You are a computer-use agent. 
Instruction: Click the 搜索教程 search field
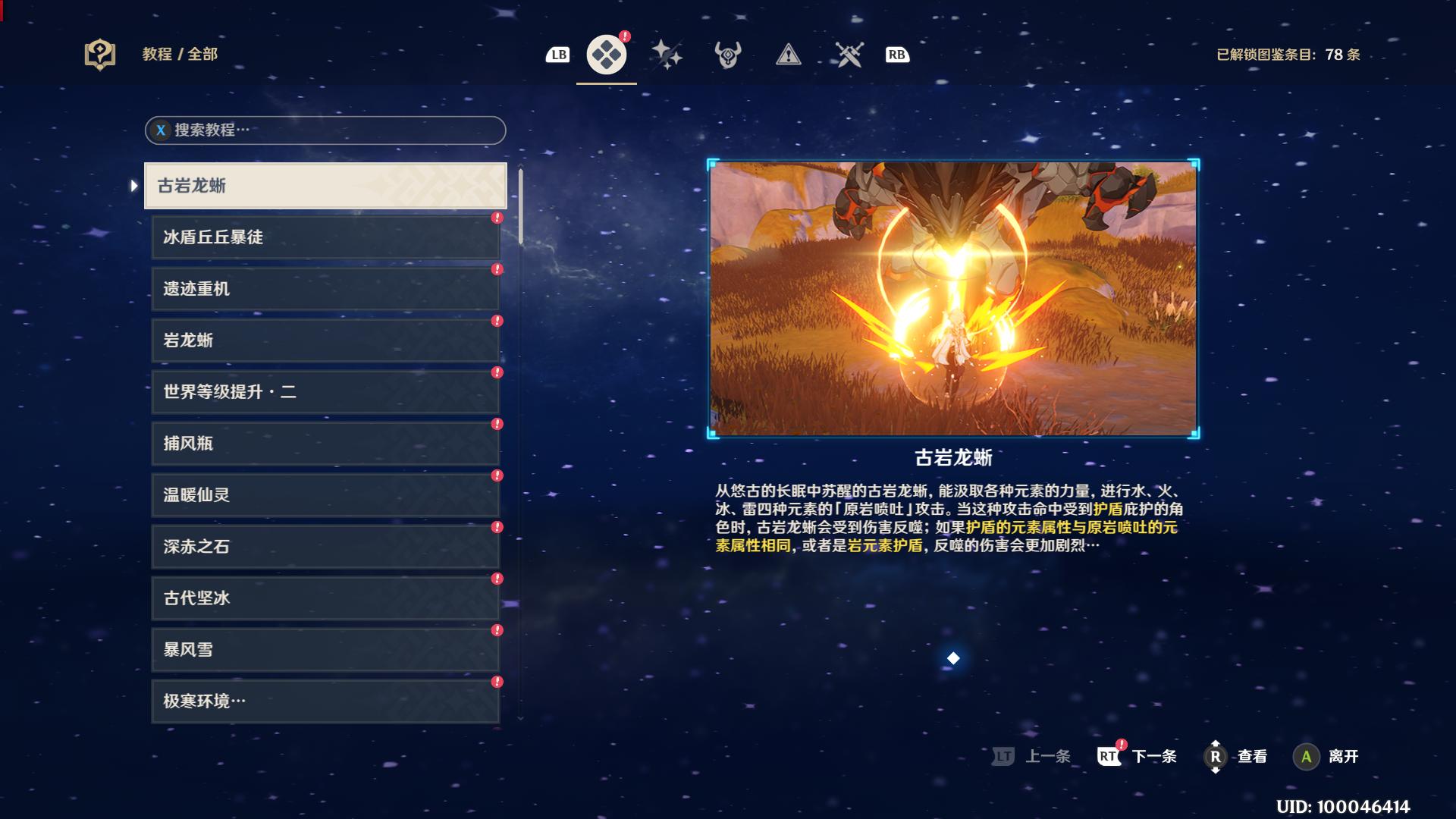(x=326, y=130)
